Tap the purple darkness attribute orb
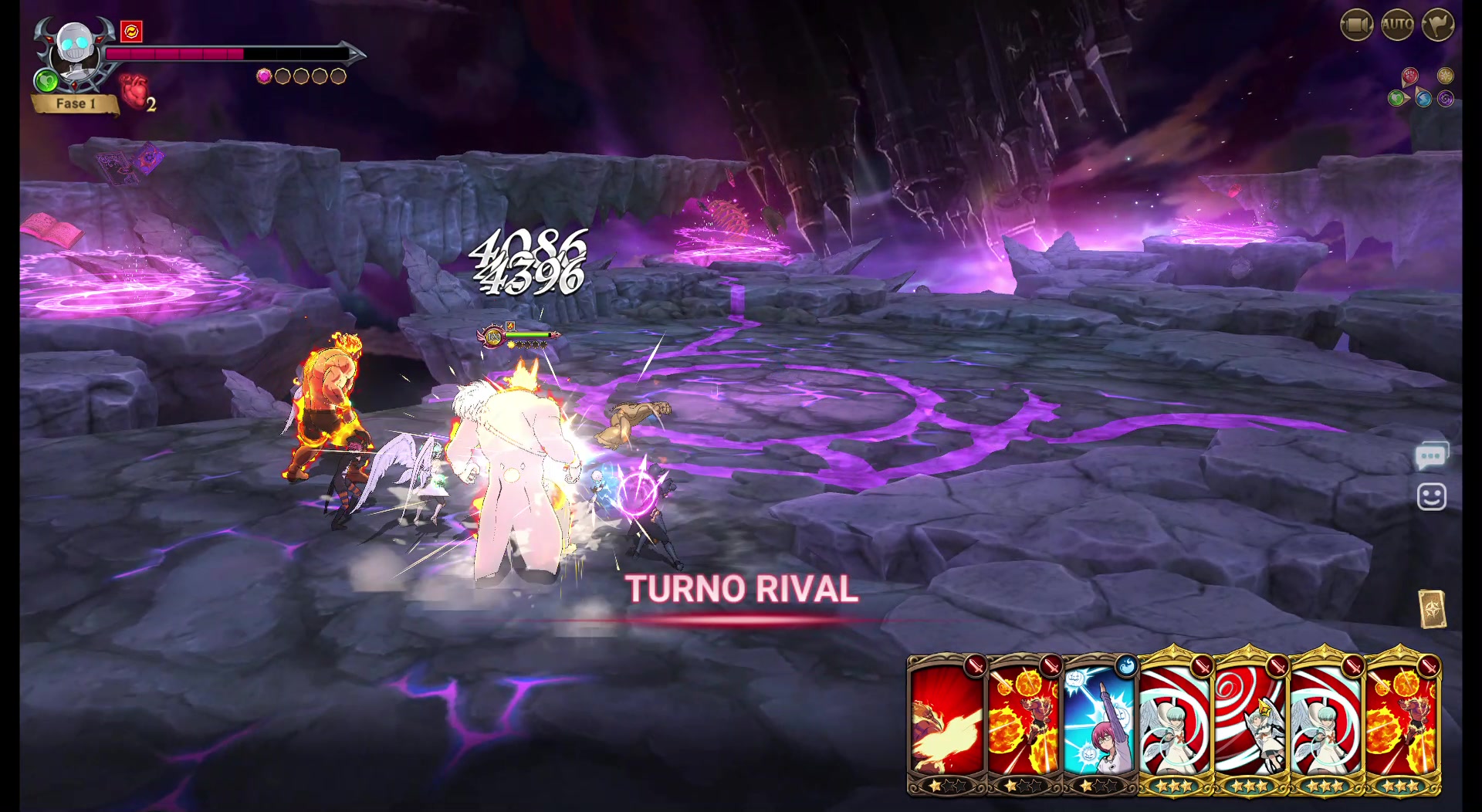The image size is (1482, 812). coord(1445,99)
